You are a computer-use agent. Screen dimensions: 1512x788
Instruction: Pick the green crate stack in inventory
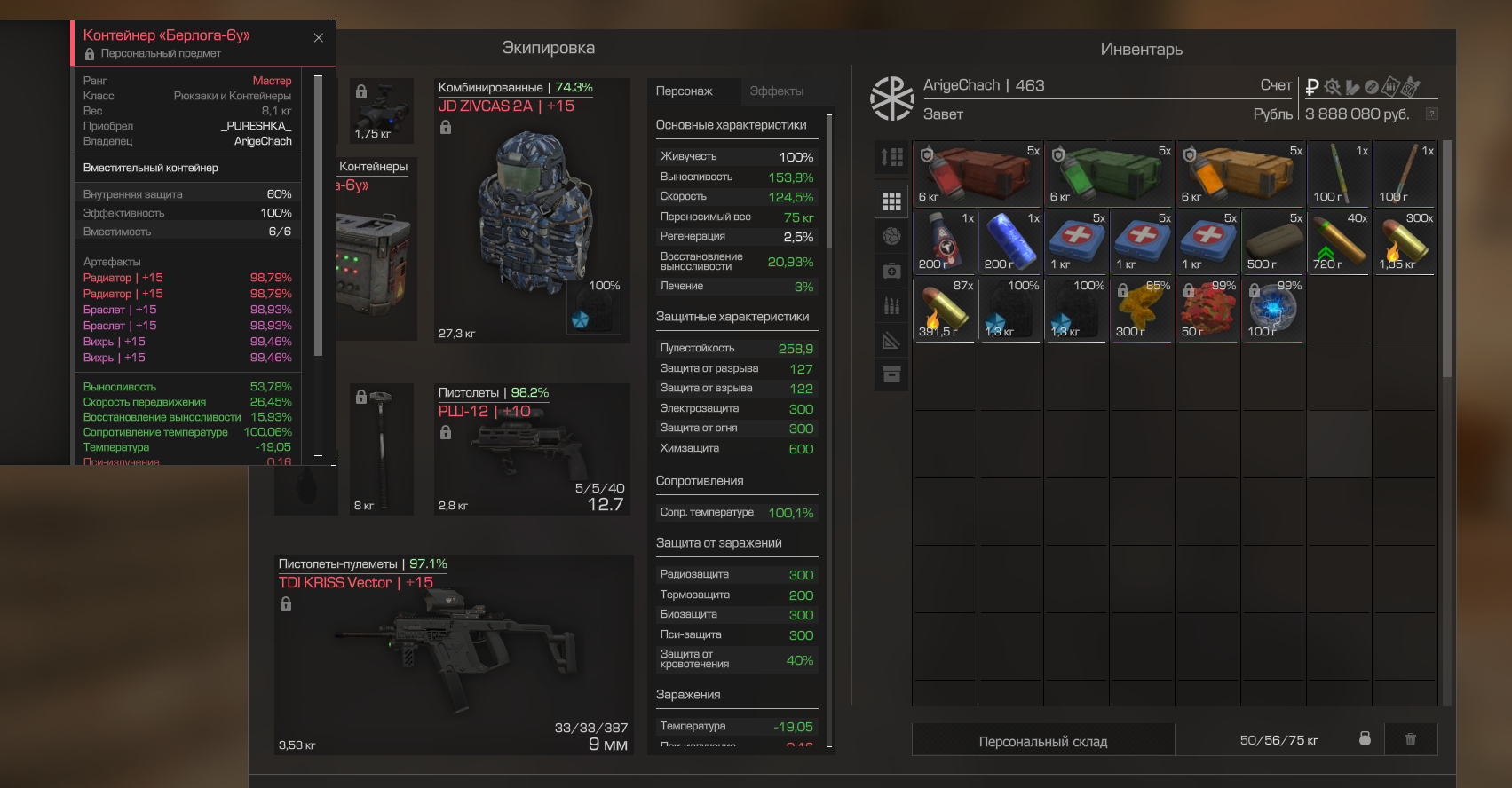1110,174
